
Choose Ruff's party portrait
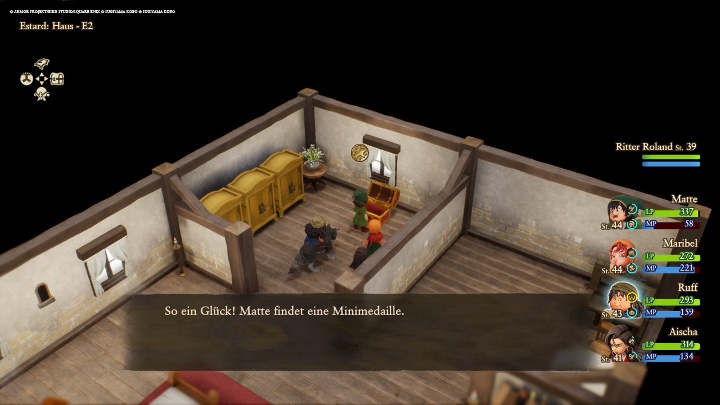pos(621,298)
